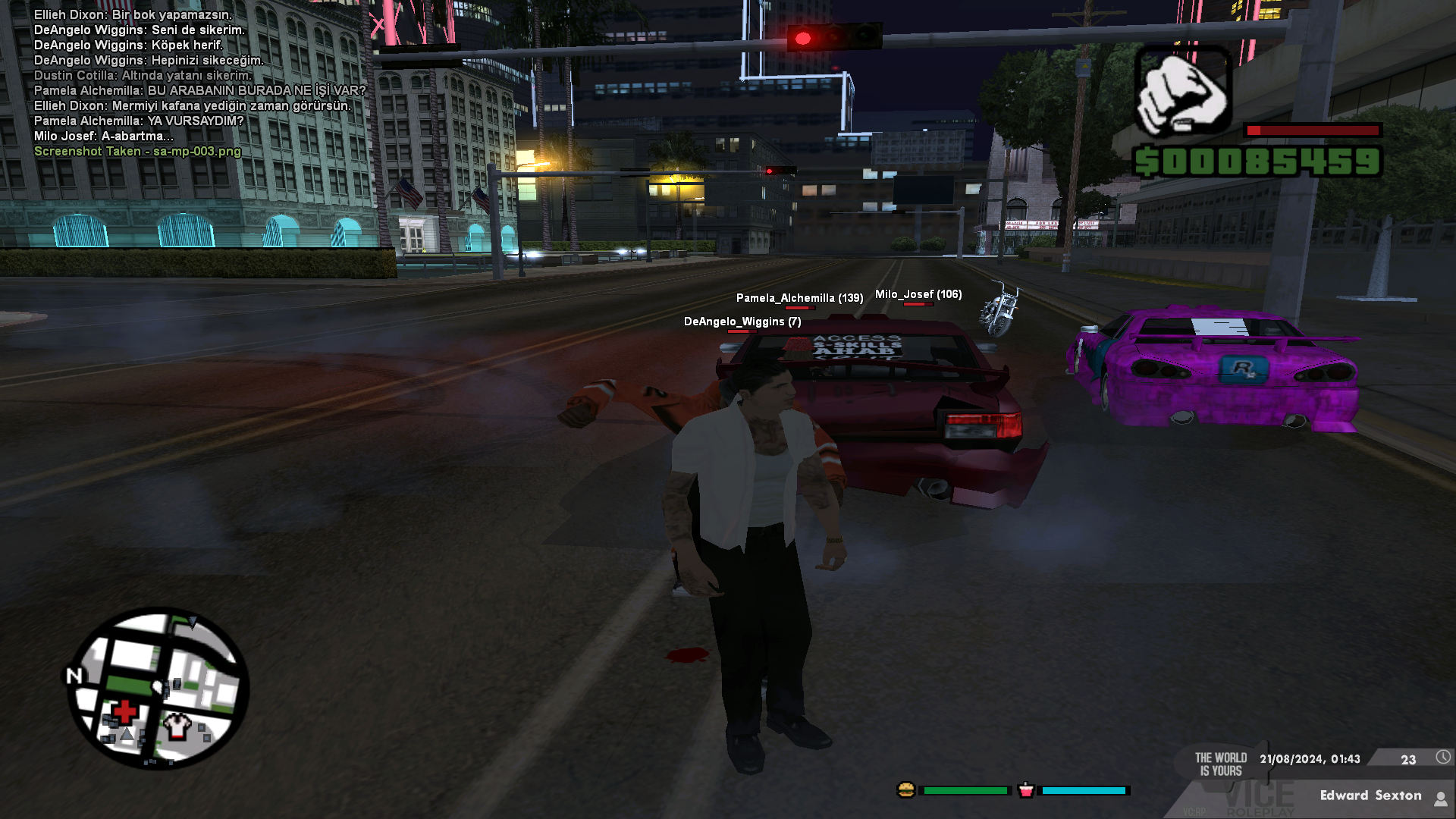Click the fist weapon icon

click(1182, 93)
